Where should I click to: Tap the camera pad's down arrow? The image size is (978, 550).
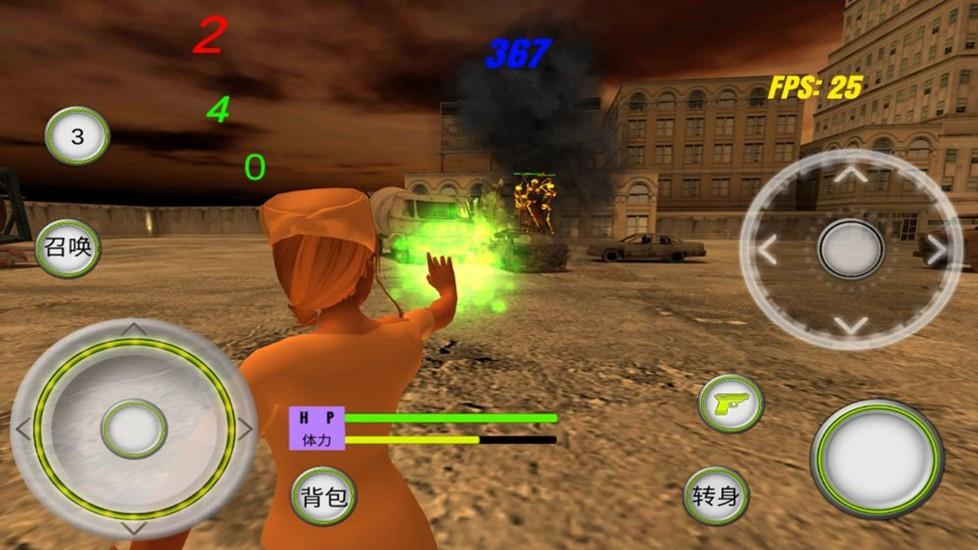pyautogui.click(x=851, y=323)
